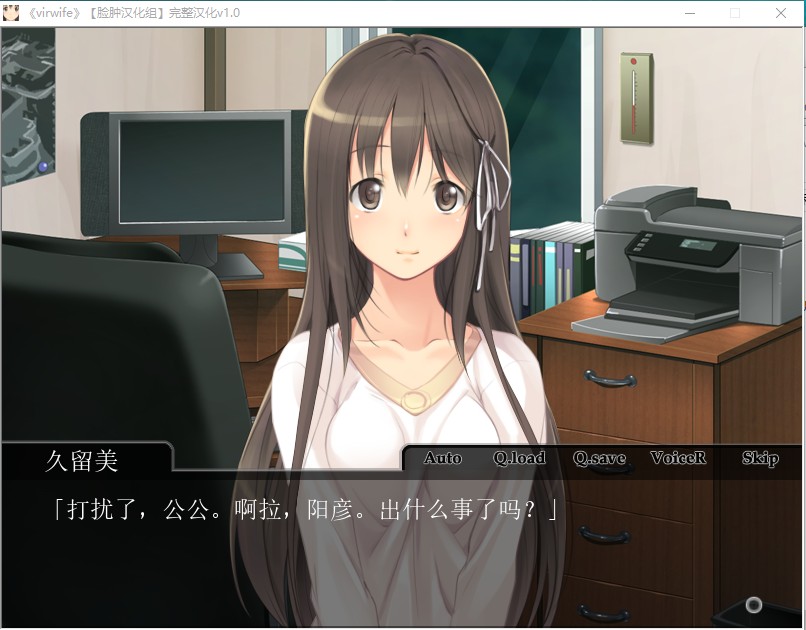Minimize the game window

689,14
